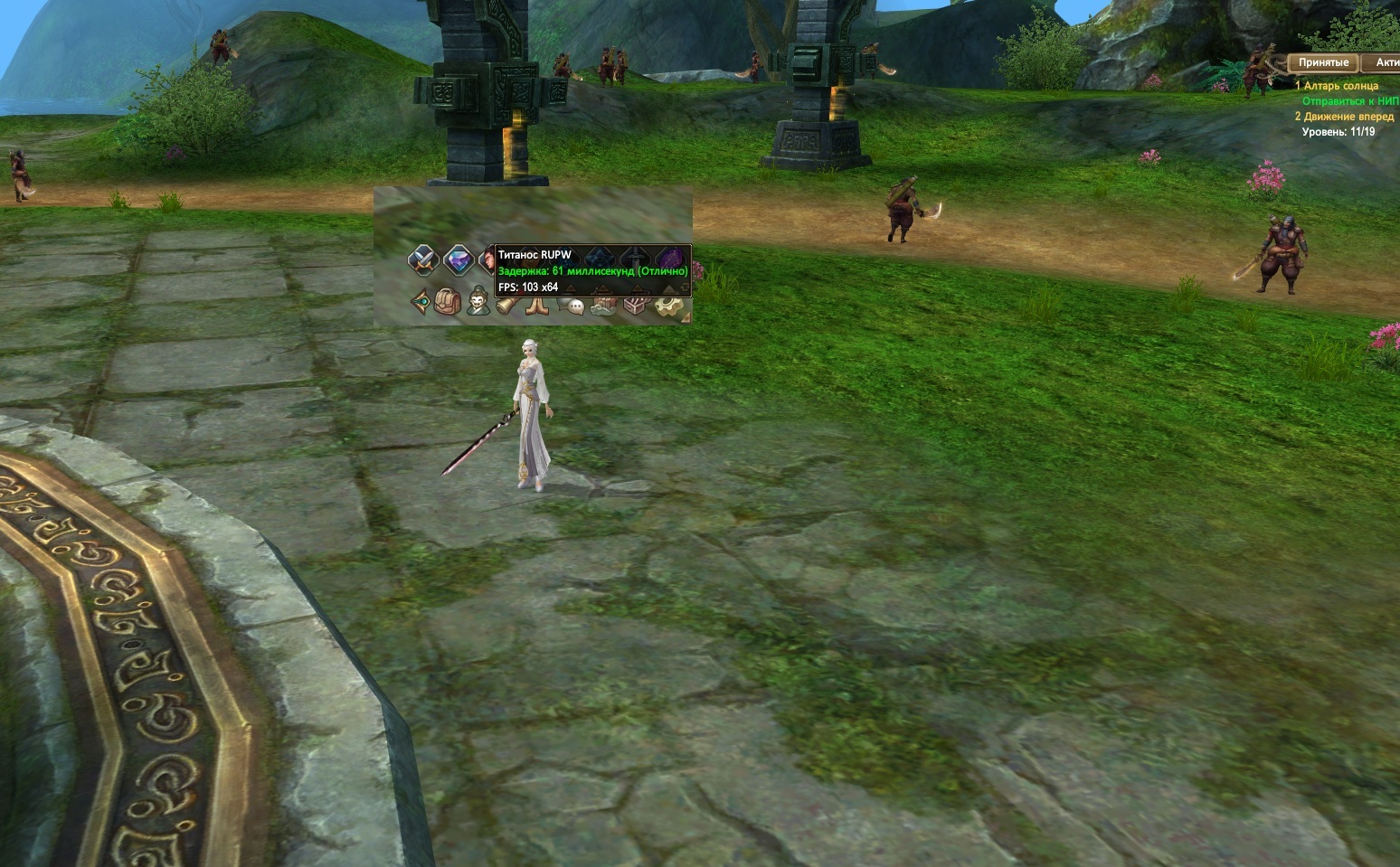
Task: Select the Алтарь солнца quest entry
Action: tap(1340, 86)
